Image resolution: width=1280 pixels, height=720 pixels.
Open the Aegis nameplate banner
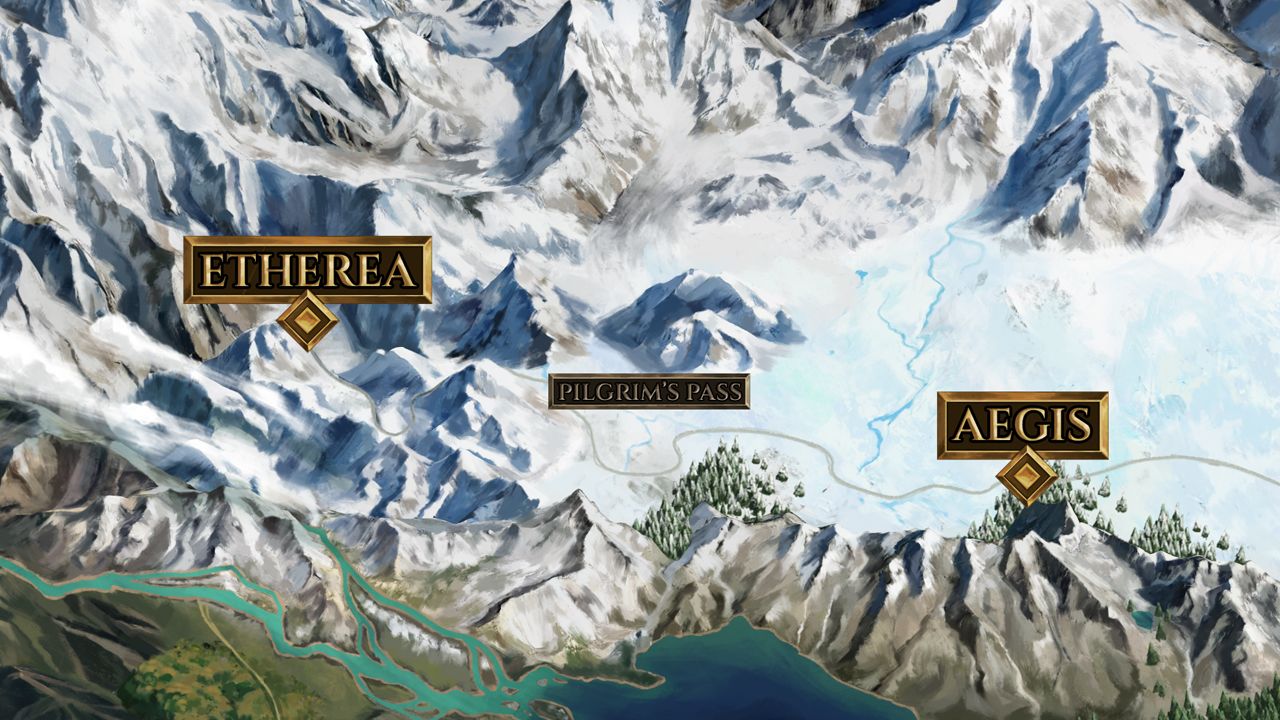click(1023, 424)
